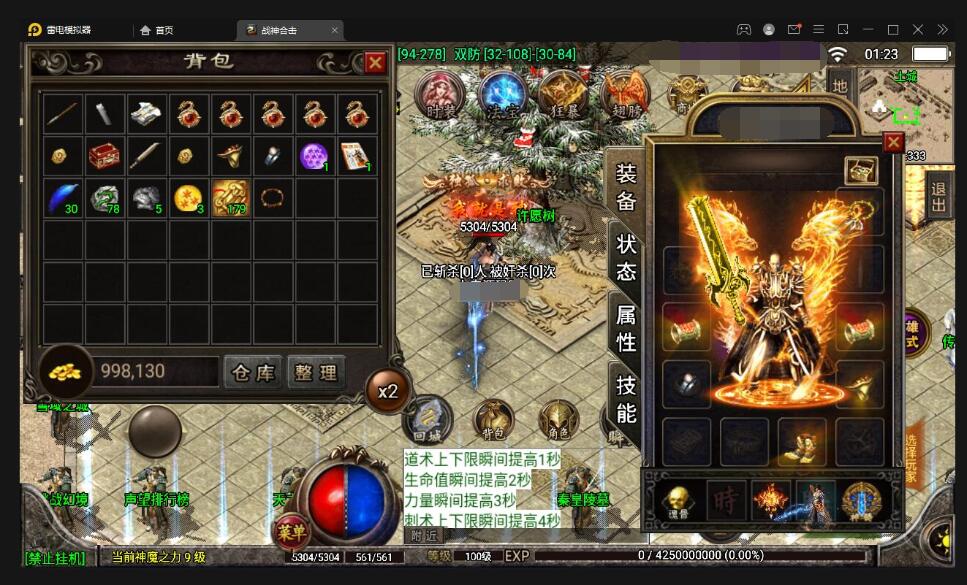Open the 仓库 warehouse
The width and height of the screenshot is (967, 585).
pyautogui.click(x=252, y=372)
